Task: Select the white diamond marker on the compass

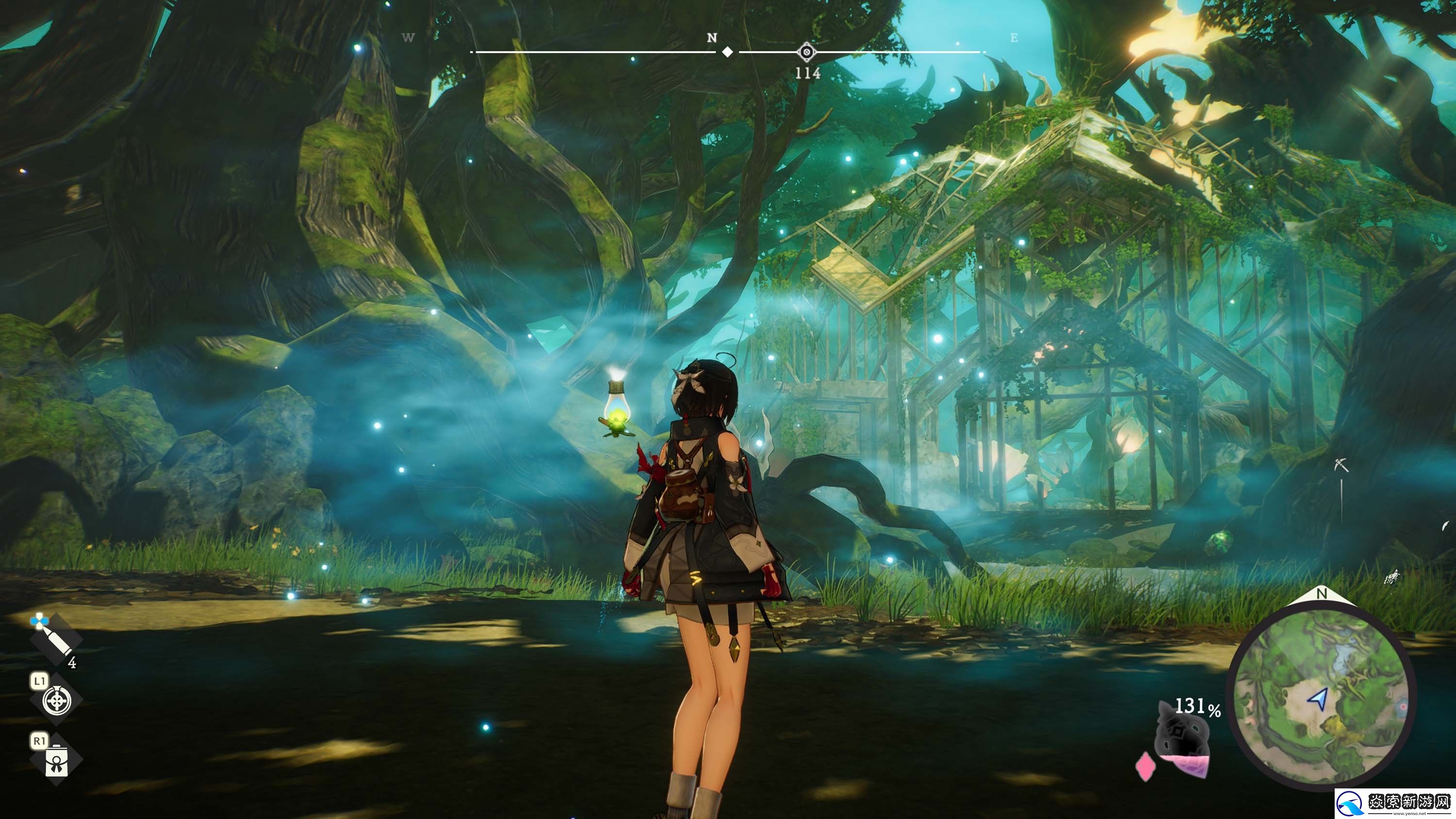Action: pos(728,52)
